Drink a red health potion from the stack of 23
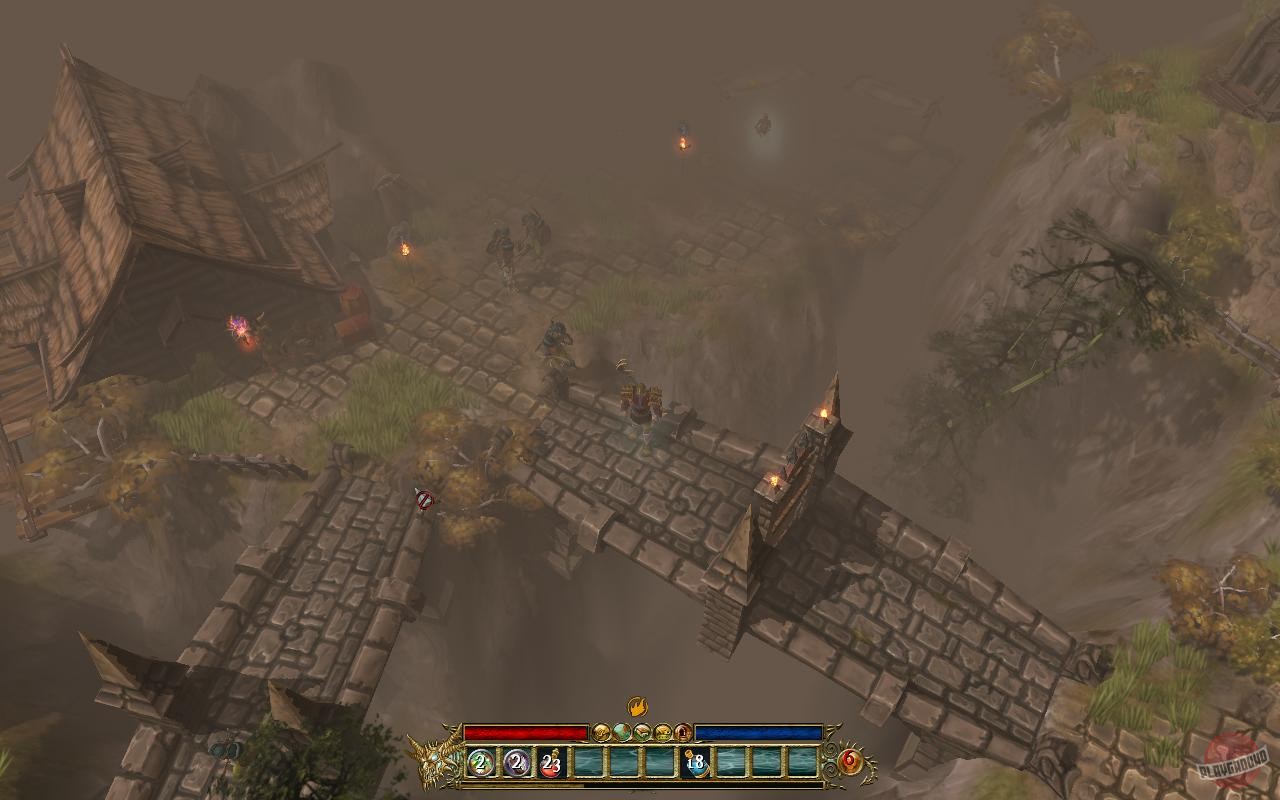This screenshot has width=1280, height=800. click(x=551, y=762)
